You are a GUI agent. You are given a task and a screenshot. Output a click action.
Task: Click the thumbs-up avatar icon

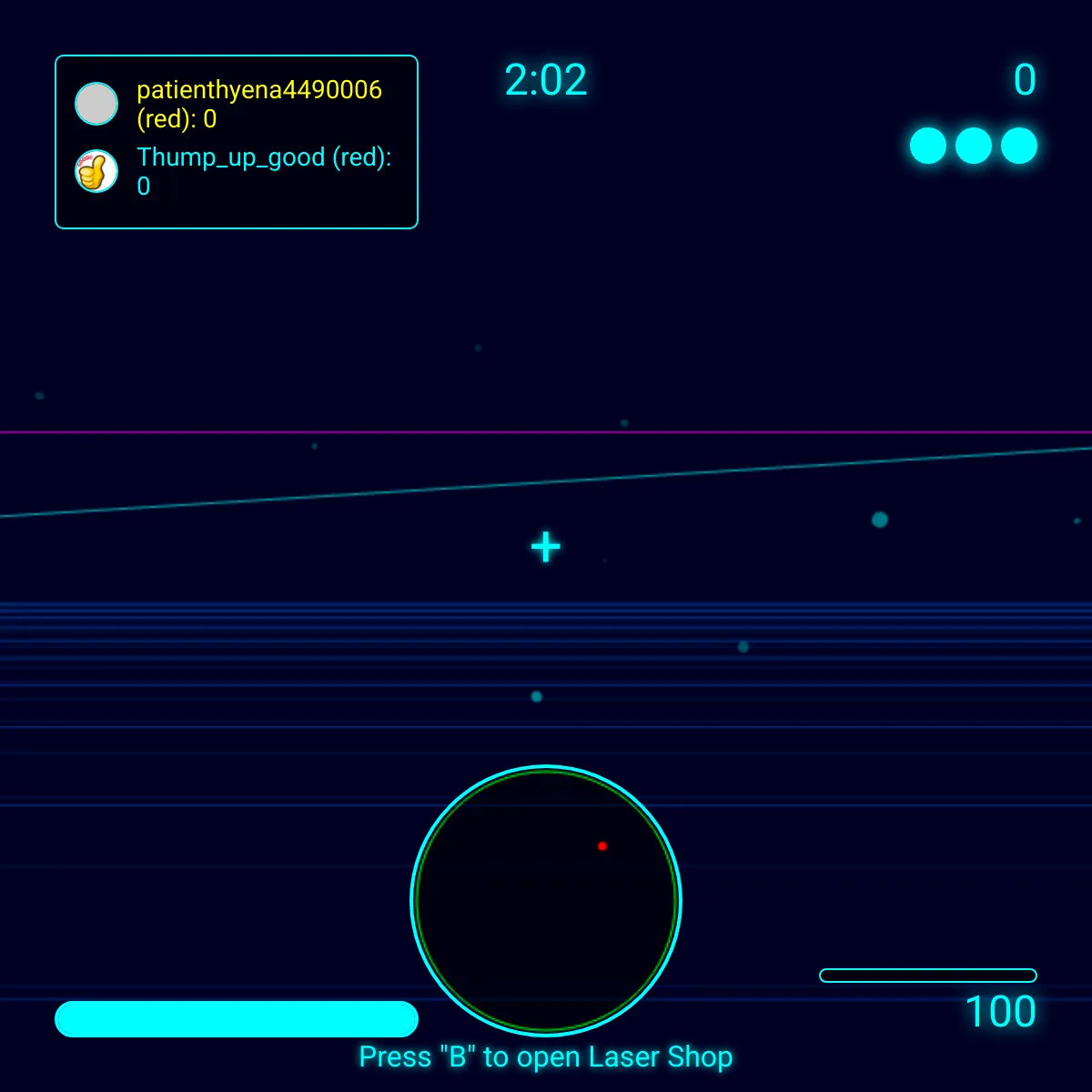point(96,171)
